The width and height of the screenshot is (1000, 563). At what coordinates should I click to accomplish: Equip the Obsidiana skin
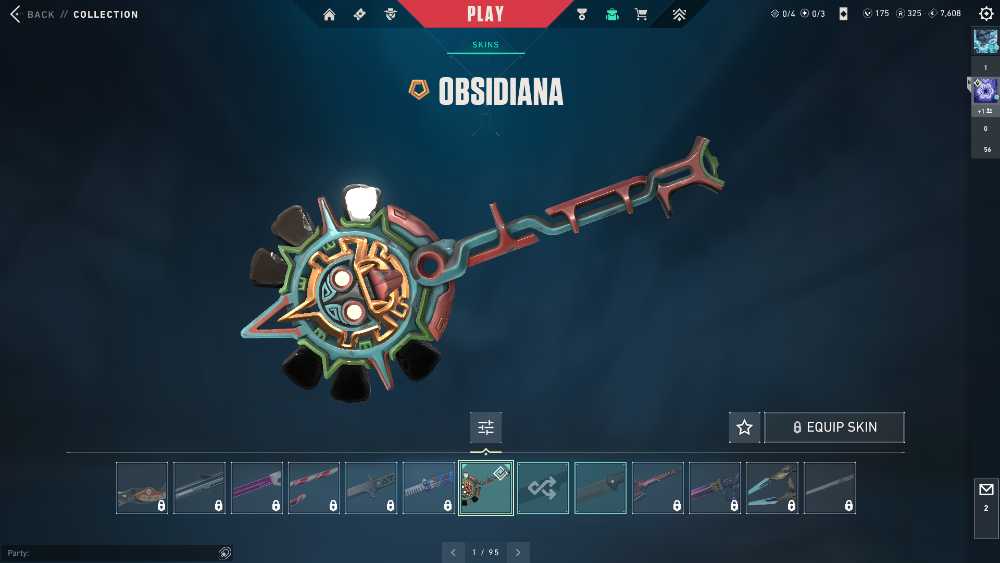click(x=834, y=427)
